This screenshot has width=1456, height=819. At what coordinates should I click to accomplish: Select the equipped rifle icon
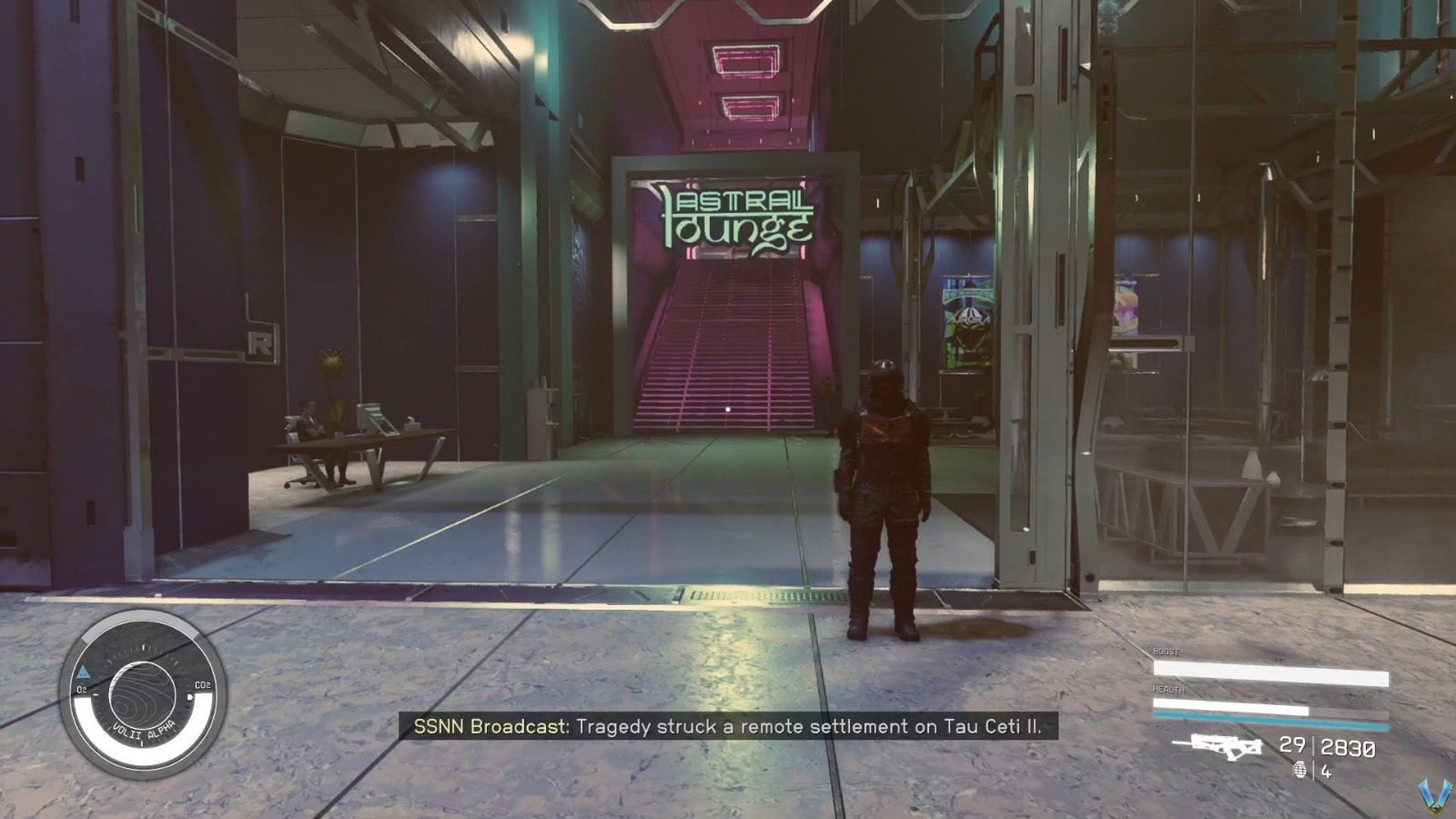pos(1225,746)
